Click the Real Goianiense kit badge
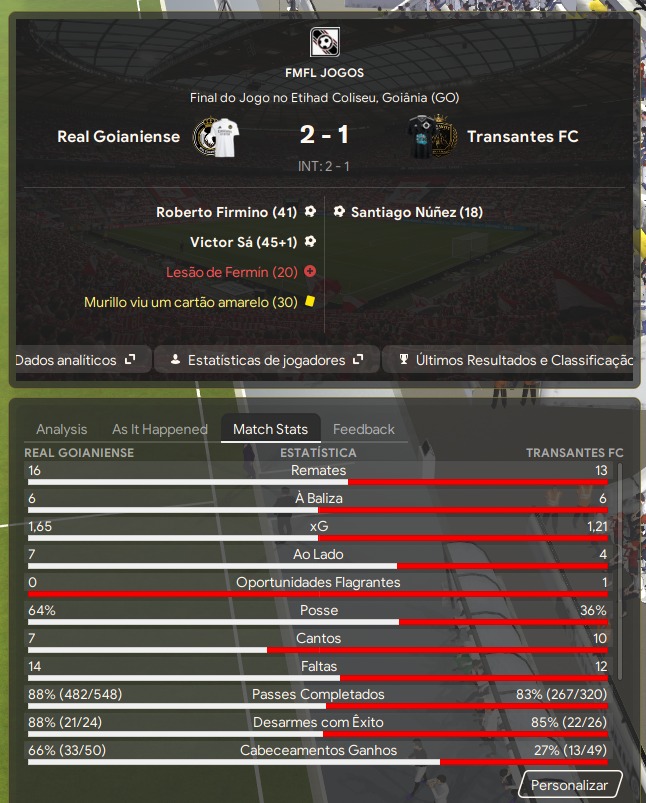 click(215, 137)
